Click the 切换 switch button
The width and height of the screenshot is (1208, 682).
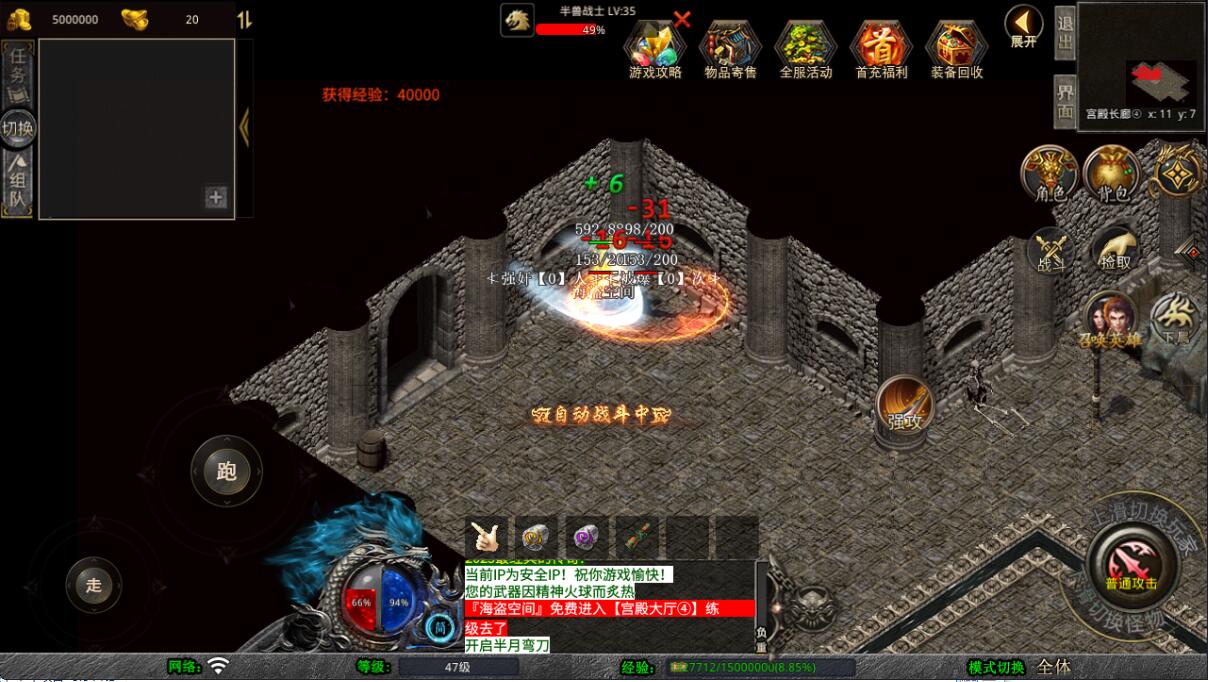tap(18, 127)
